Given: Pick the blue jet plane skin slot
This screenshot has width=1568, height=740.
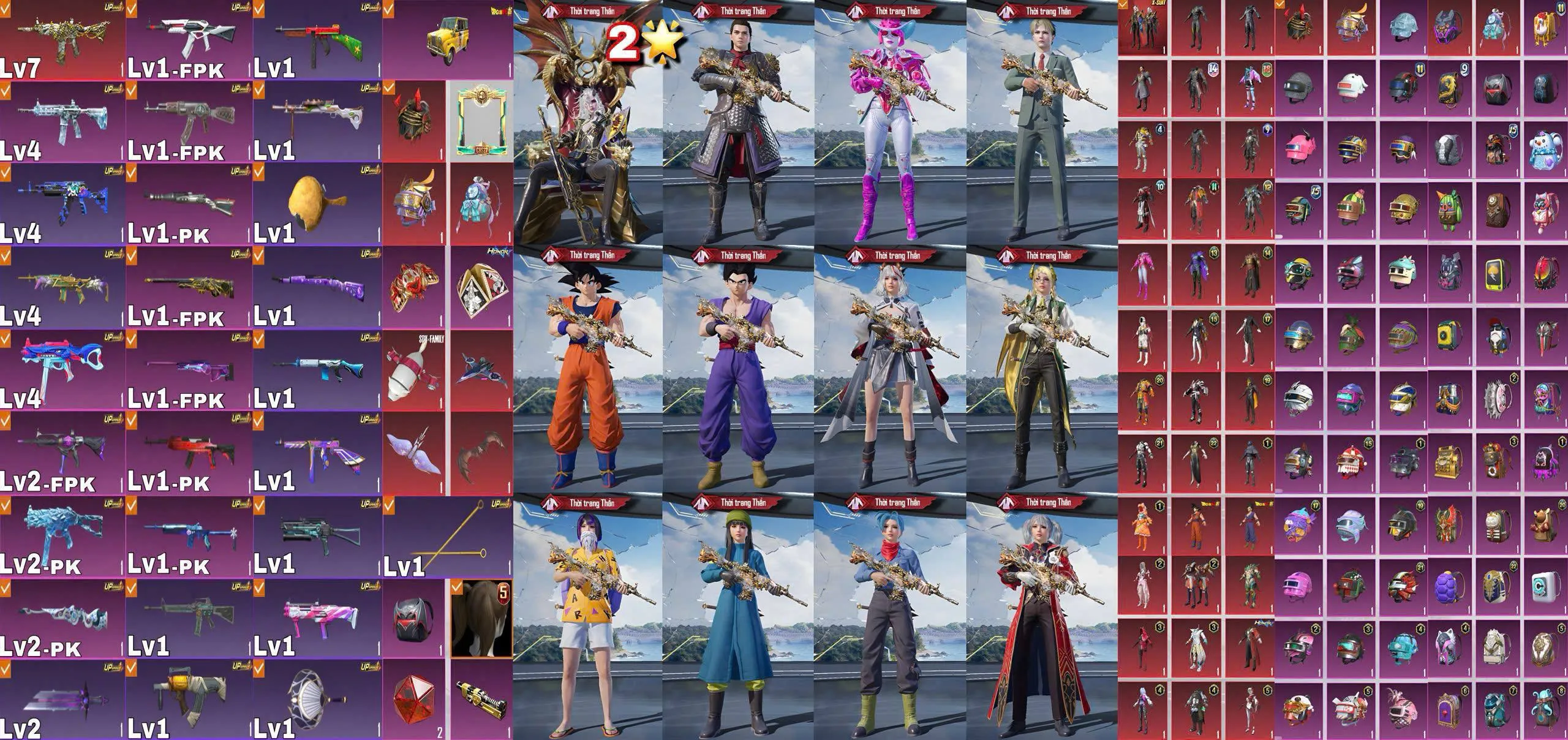Looking at the screenshot, I should coord(481,371).
